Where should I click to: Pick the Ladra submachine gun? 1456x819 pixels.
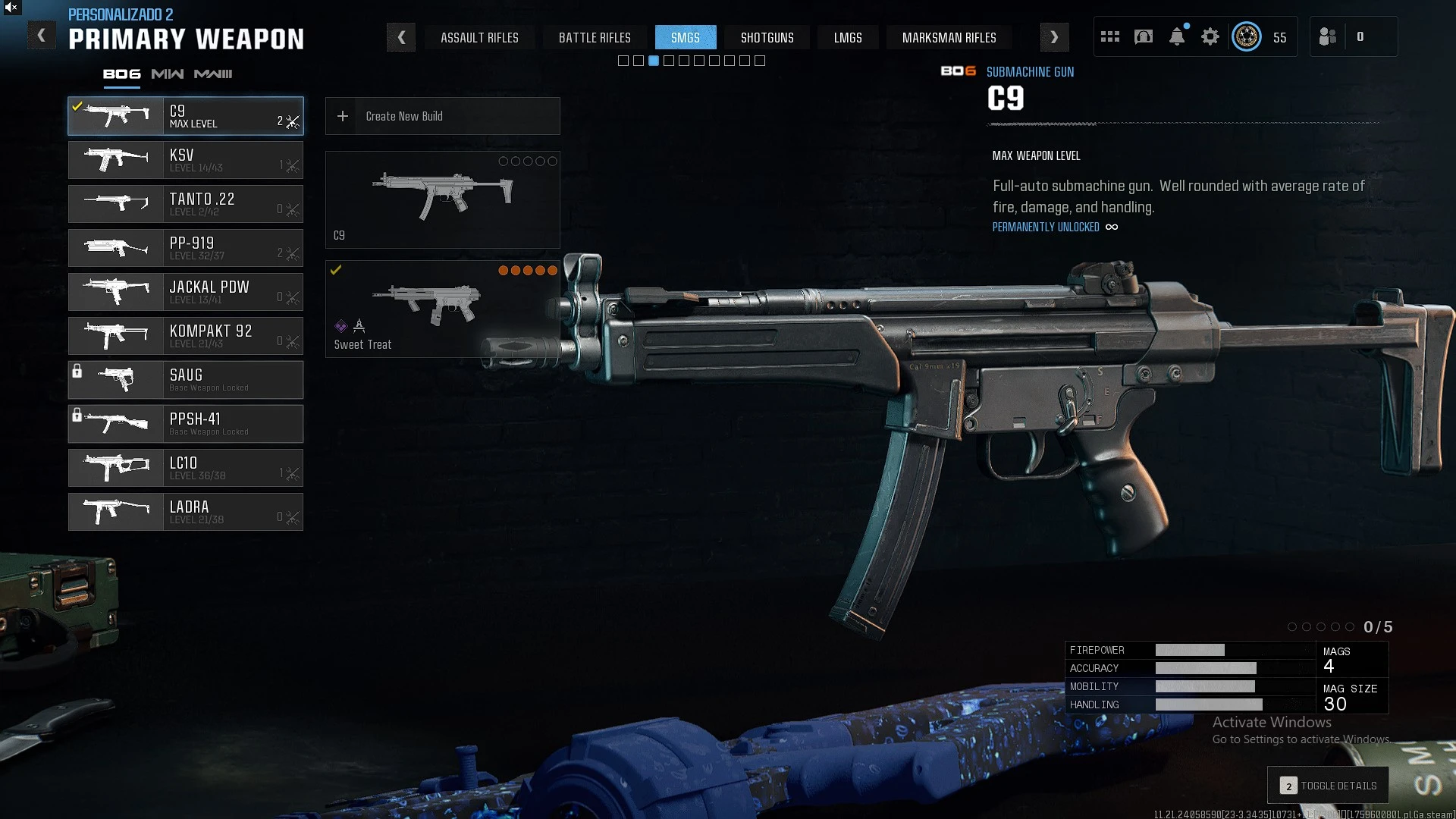(186, 512)
